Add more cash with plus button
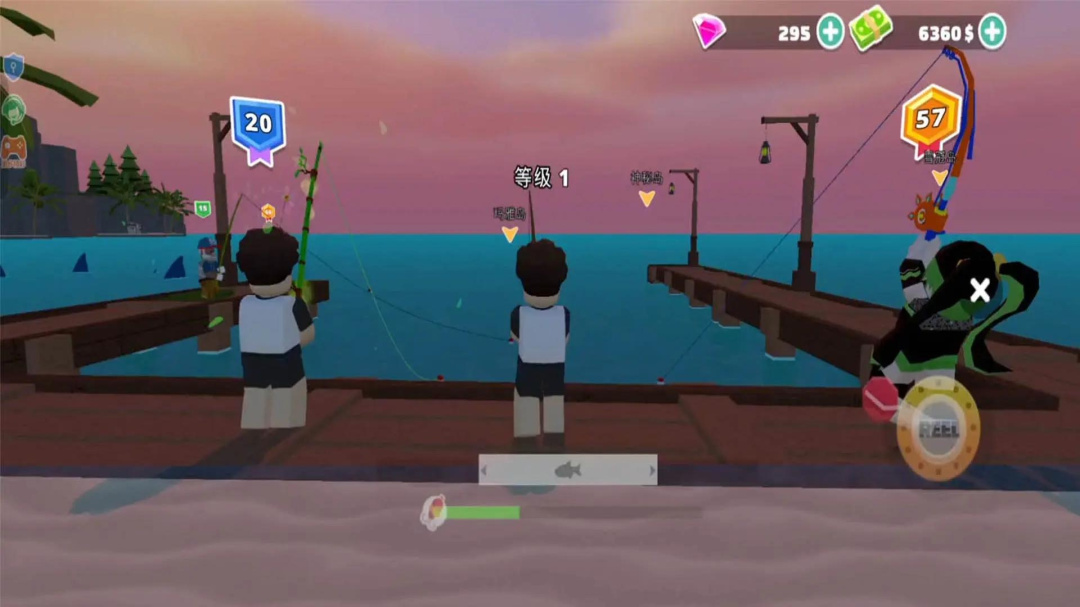1080x607 pixels. tap(991, 32)
